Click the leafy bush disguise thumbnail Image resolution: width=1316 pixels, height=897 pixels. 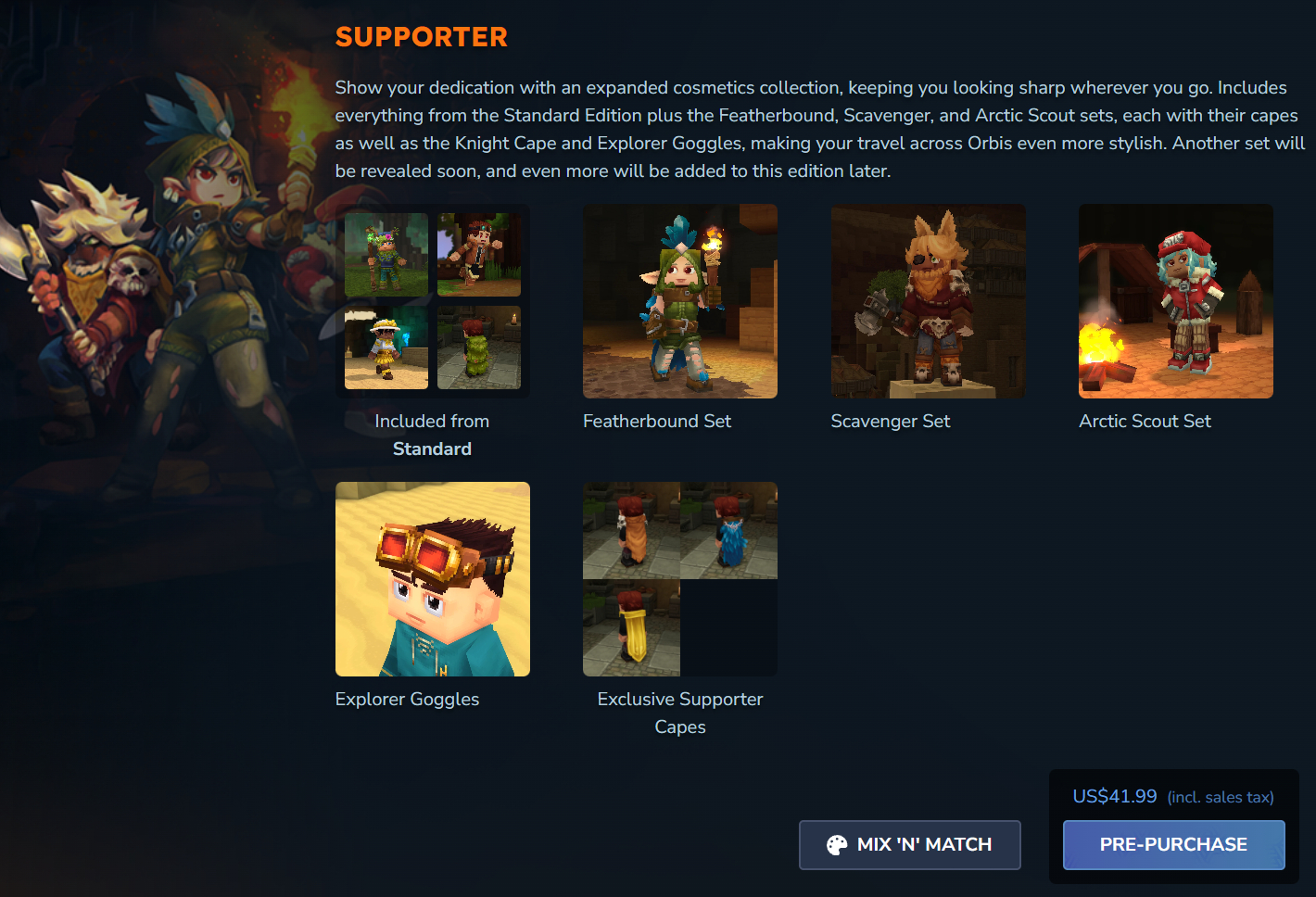tap(479, 348)
